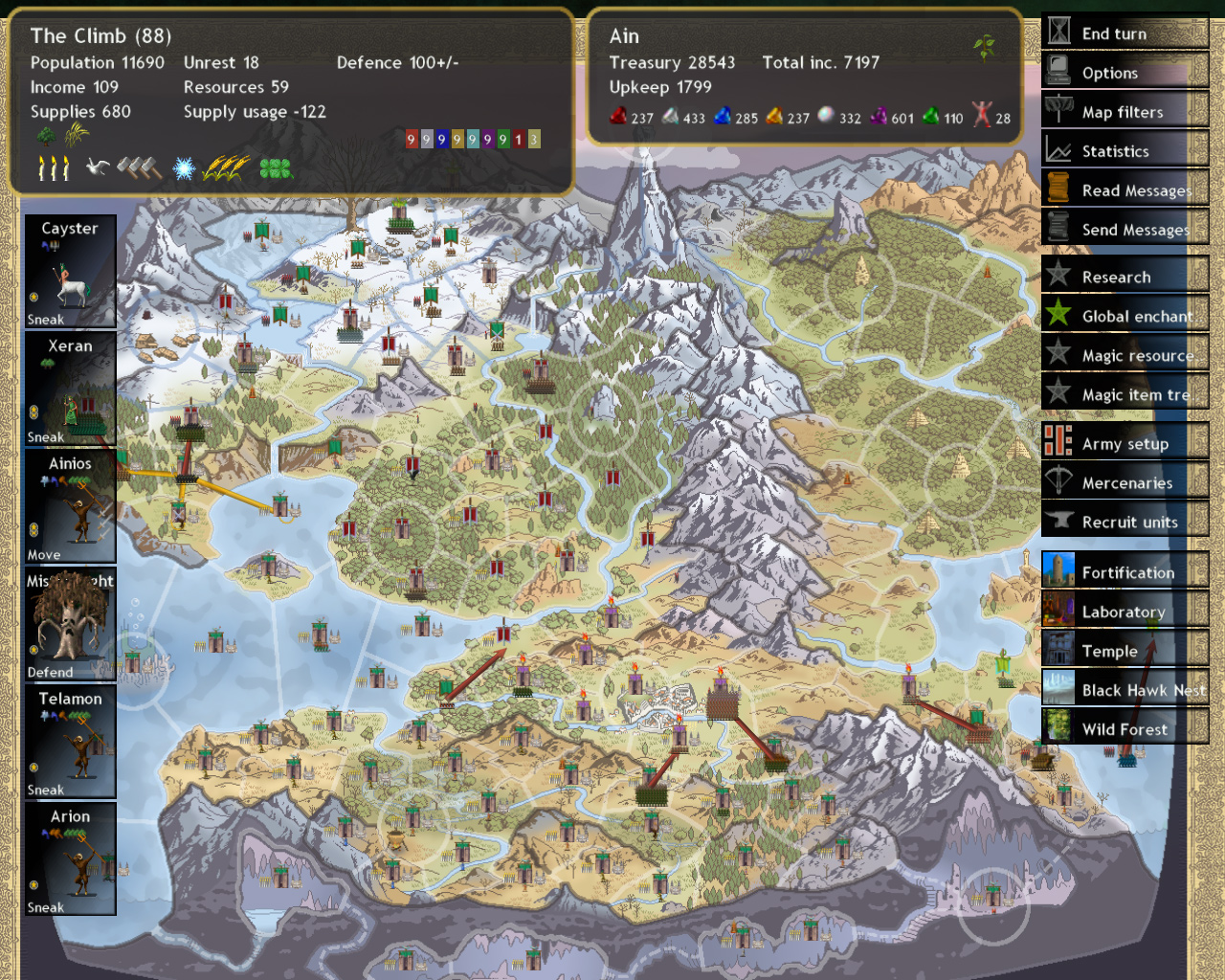Click the hourglass icon beside End turn
The image size is (1225, 980).
[1058, 33]
